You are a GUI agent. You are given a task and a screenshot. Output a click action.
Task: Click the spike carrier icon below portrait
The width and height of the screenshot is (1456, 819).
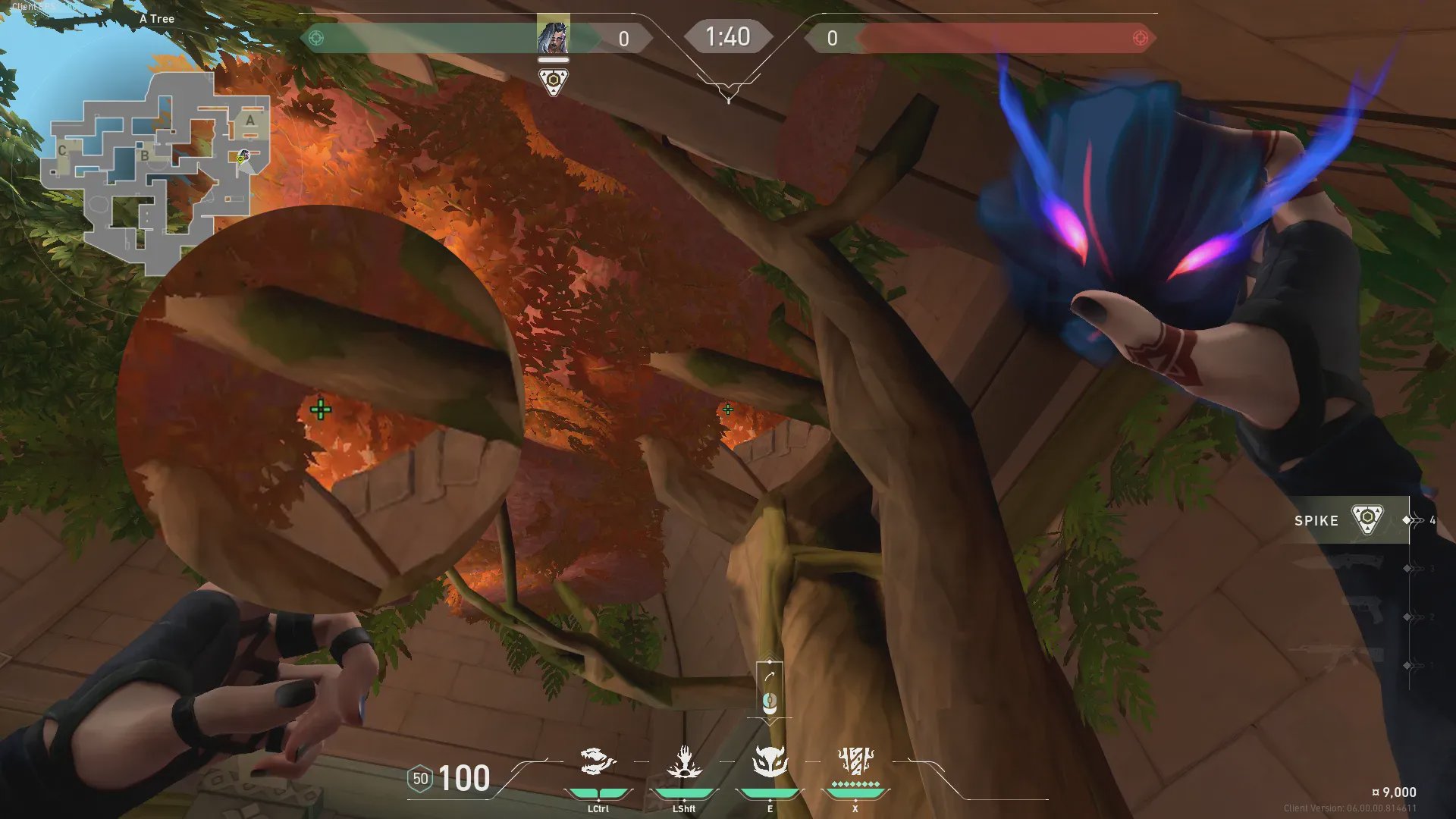coord(554,81)
